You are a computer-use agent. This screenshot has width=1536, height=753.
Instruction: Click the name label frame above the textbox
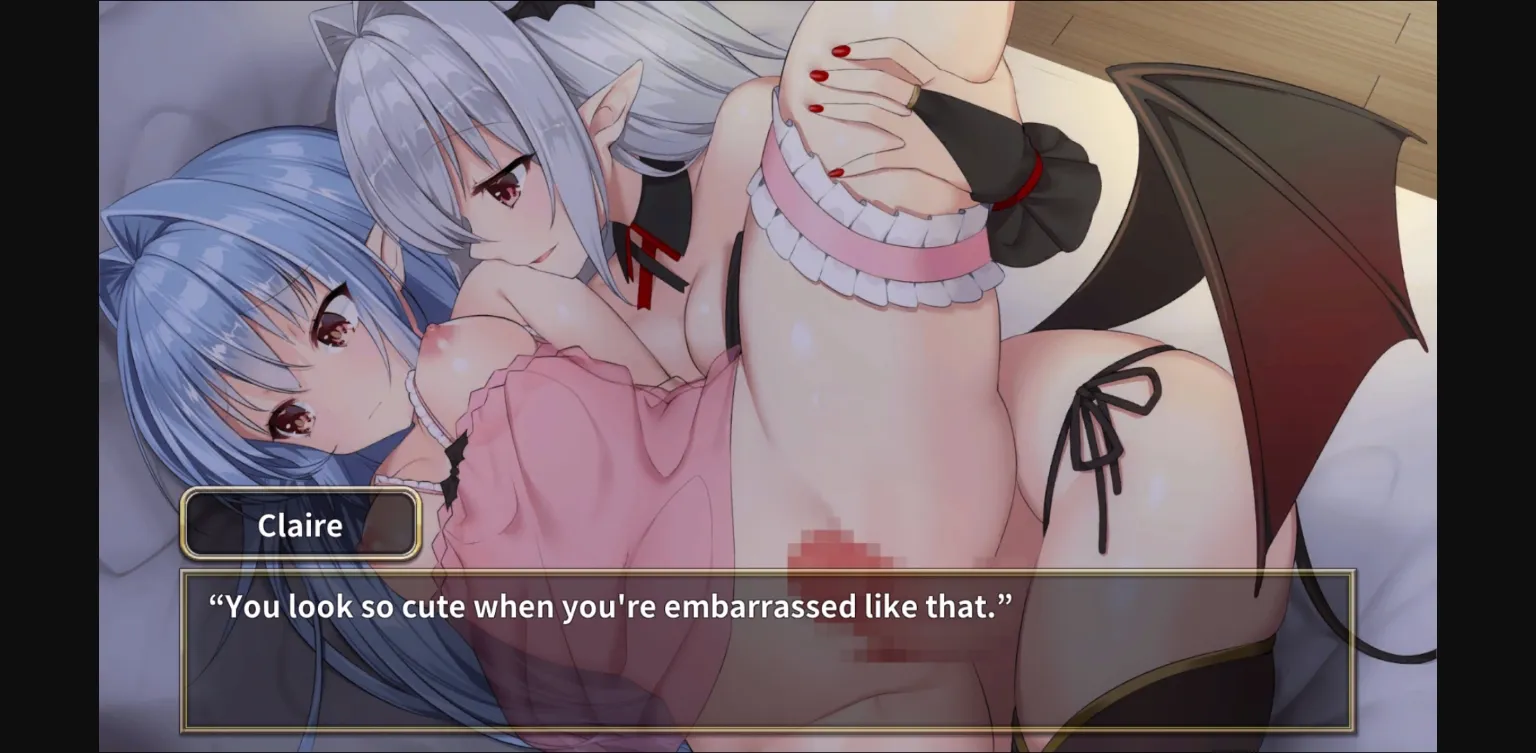[x=298, y=494]
